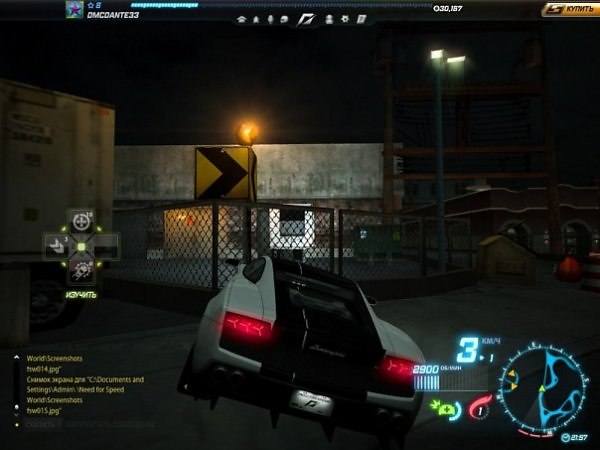Click the Изучить label under power-ups
Viewport: 600px width, 450px height.
[x=81, y=295]
